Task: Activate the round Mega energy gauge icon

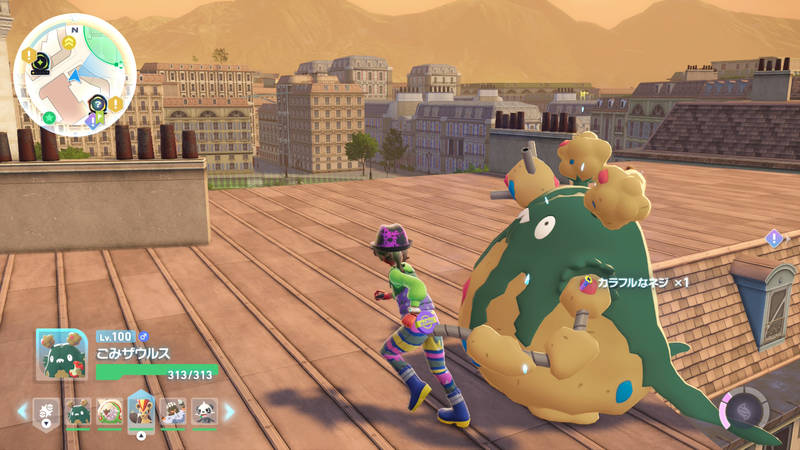Action: tap(744, 411)
